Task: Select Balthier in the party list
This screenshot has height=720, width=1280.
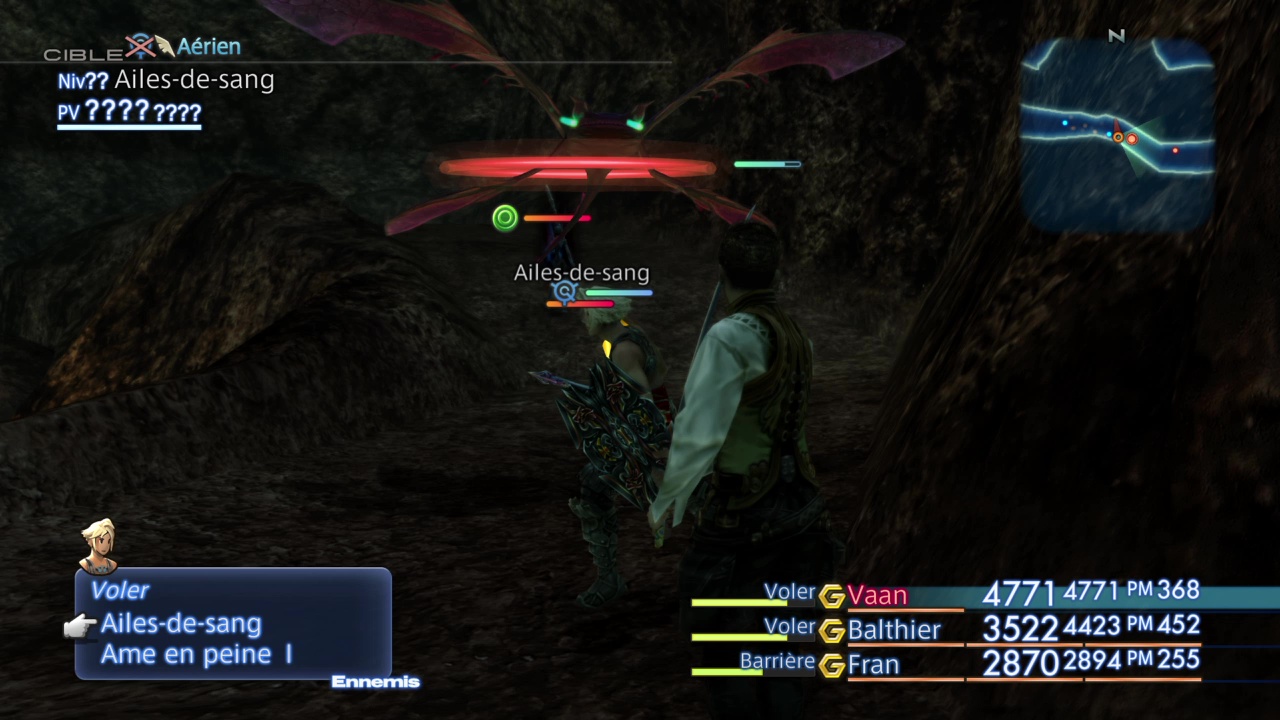Action: 894,630
